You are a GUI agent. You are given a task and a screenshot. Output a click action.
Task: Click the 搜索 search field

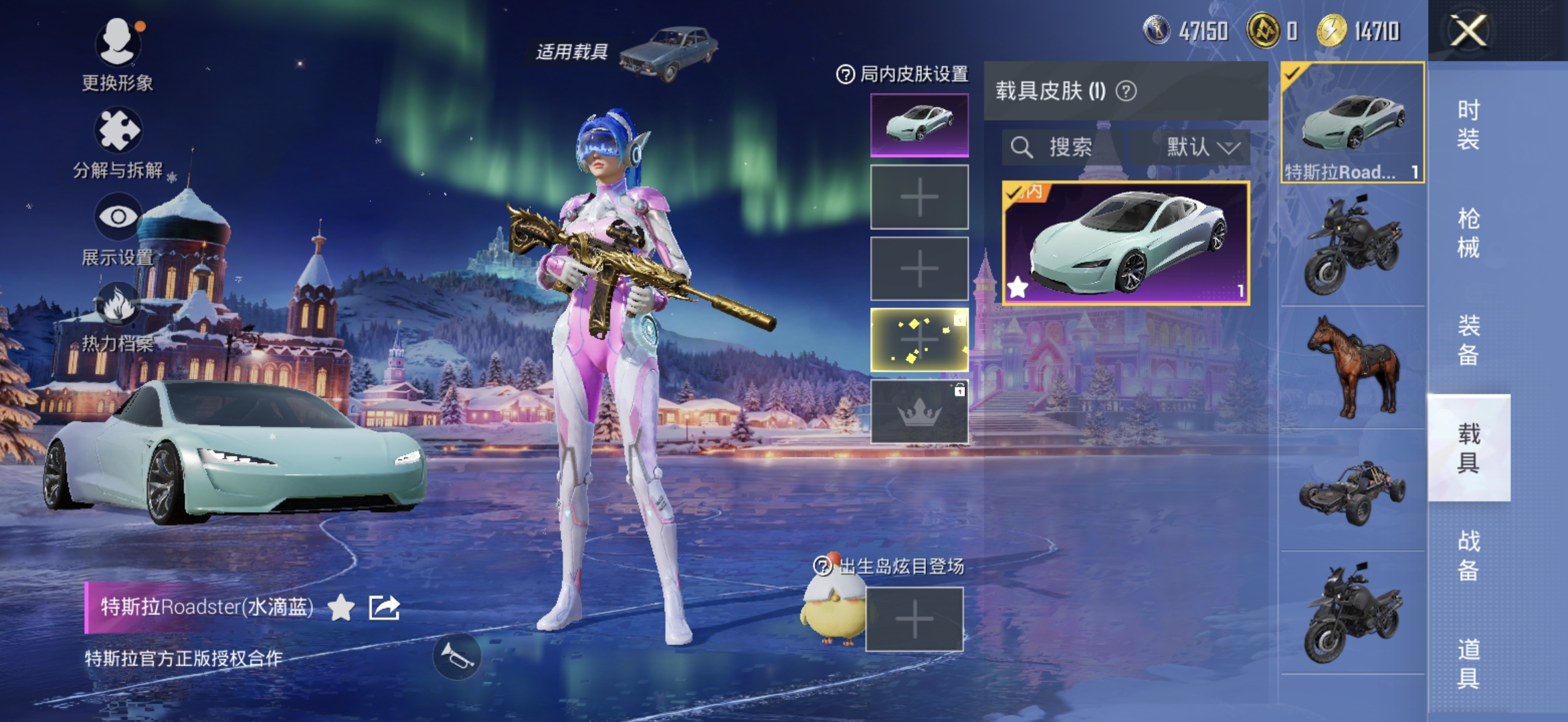click(x=1062, y=147)
